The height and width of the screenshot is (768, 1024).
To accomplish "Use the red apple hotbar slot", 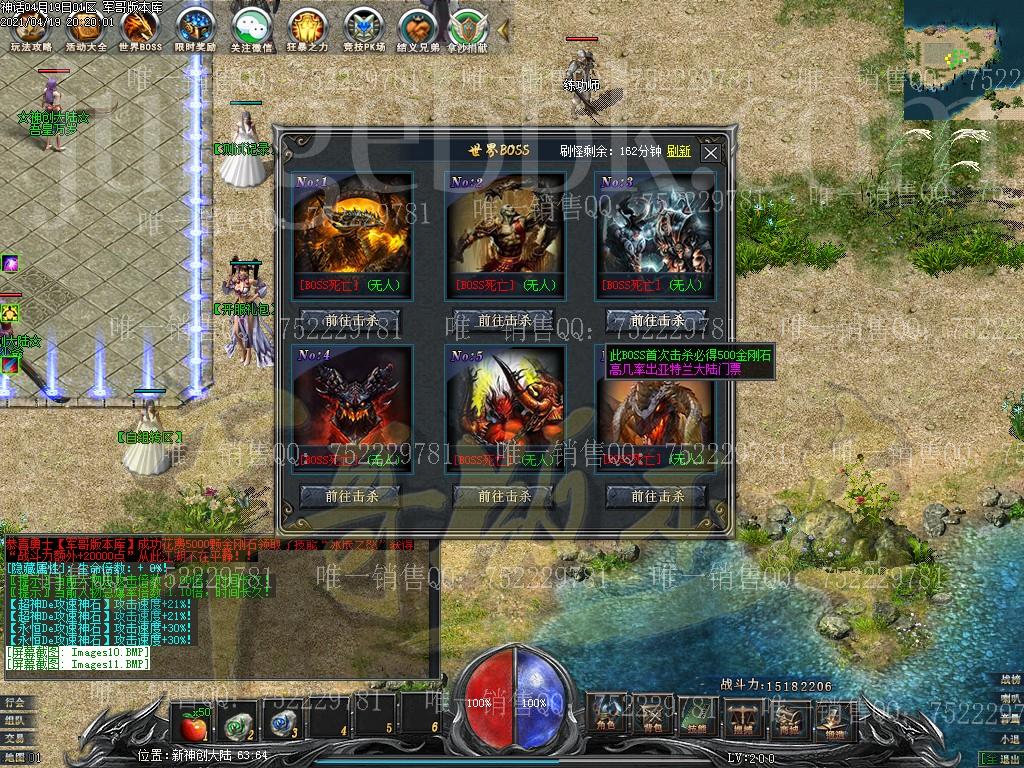I will (x=191, y=718).
